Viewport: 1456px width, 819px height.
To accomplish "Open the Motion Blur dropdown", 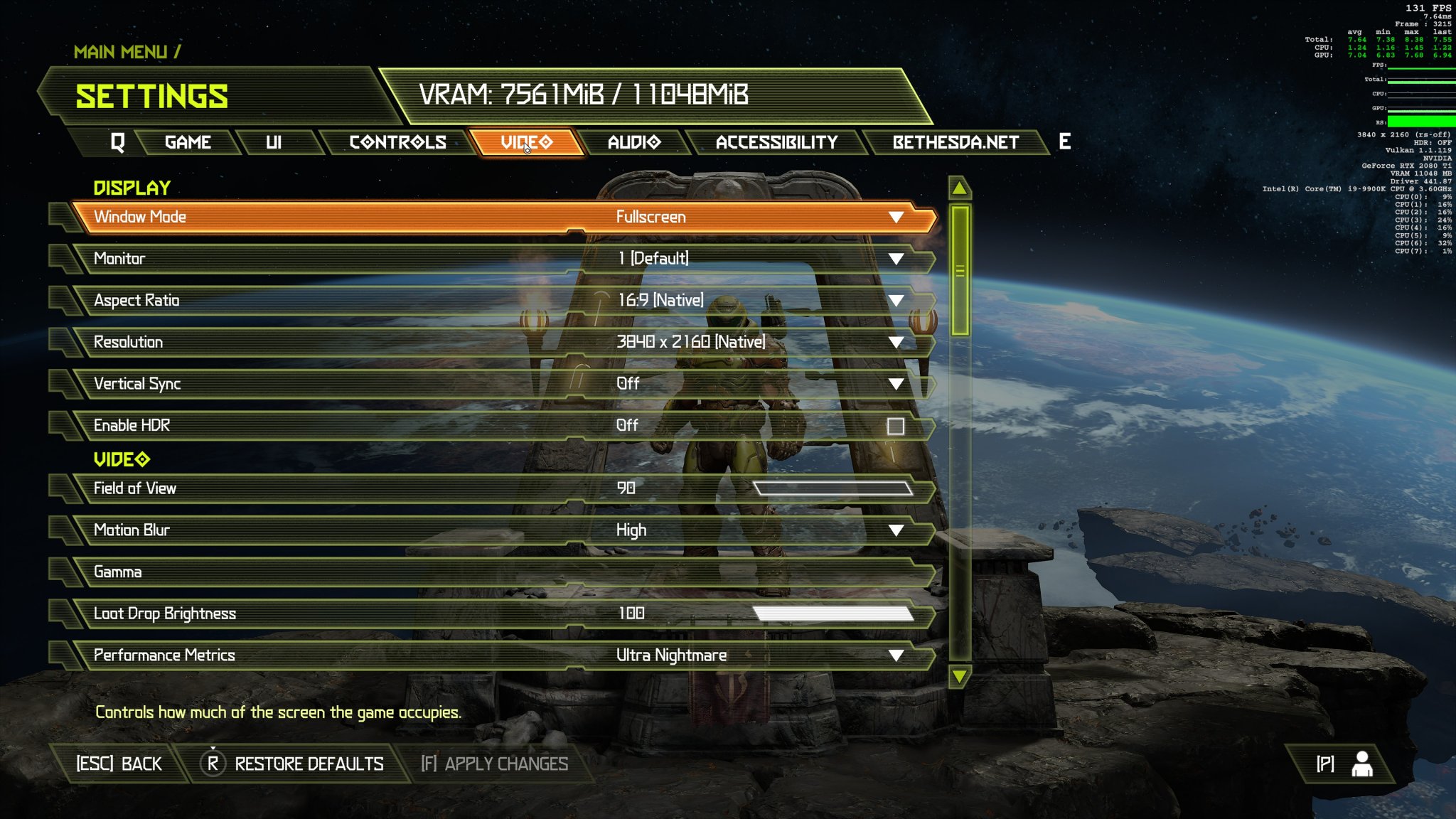I will [897, 530].
